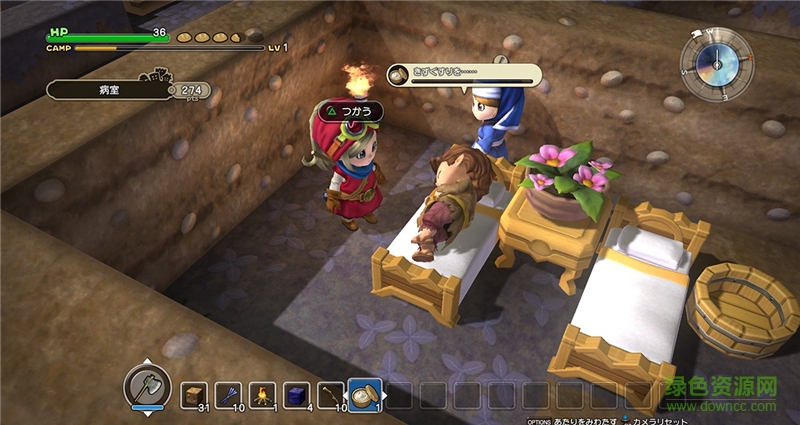Select the earth block hotbar slot
The width and height of the screenshot is (800, 425).
(193, 395)
